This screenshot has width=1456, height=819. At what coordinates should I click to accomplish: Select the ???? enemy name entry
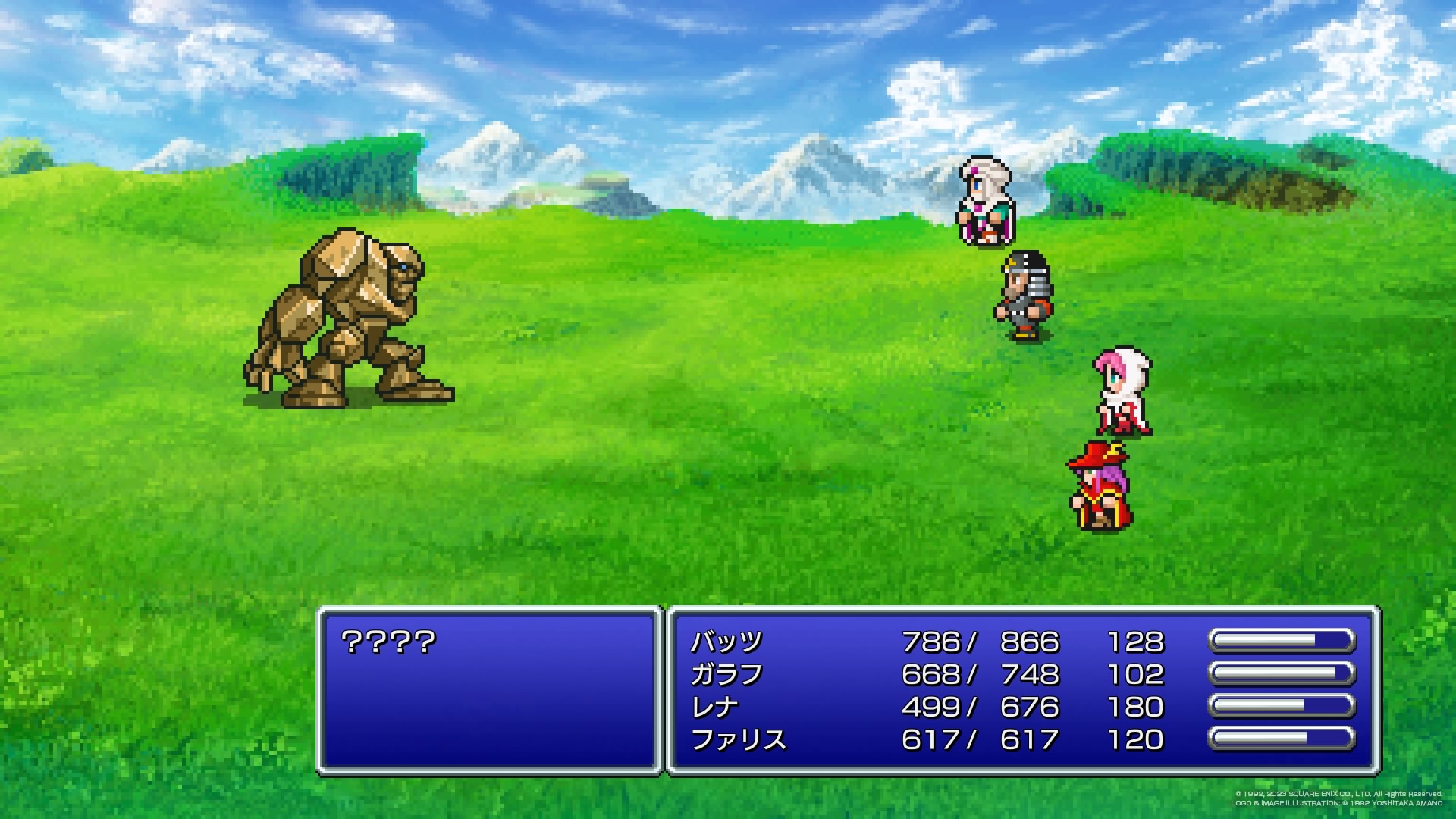tap(388, 642)
